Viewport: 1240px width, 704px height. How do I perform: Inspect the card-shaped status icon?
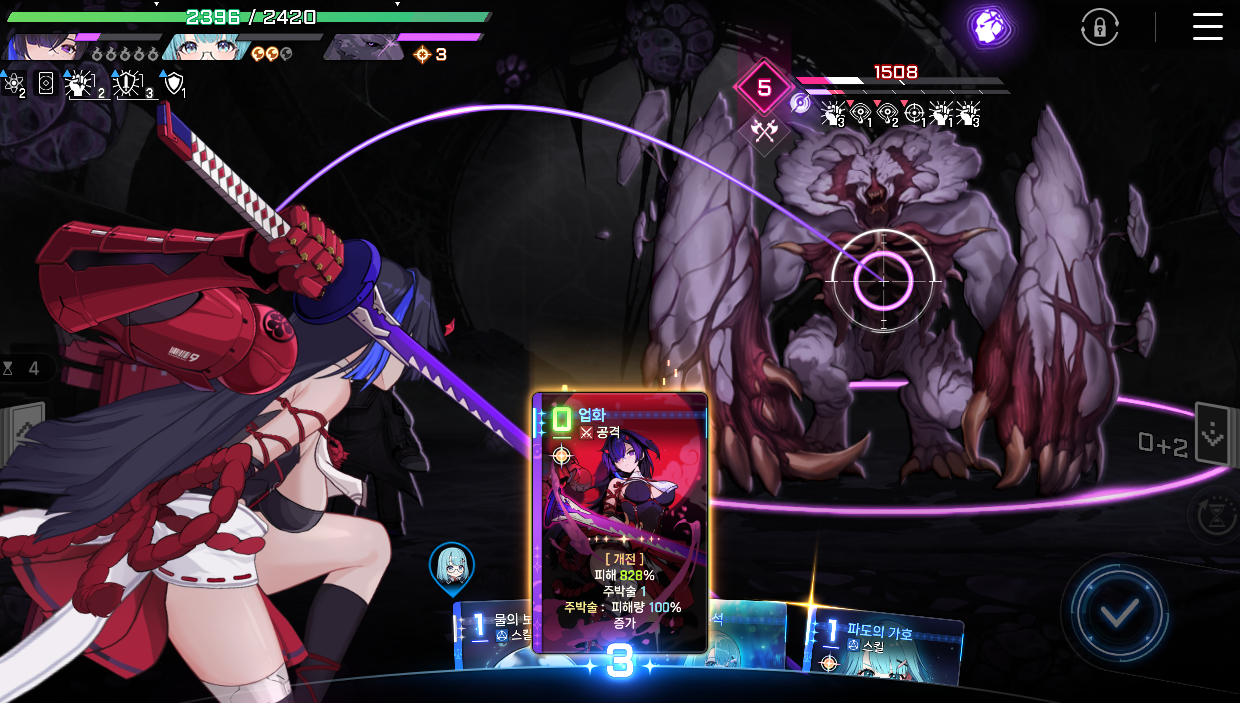(x=46, y=84)
